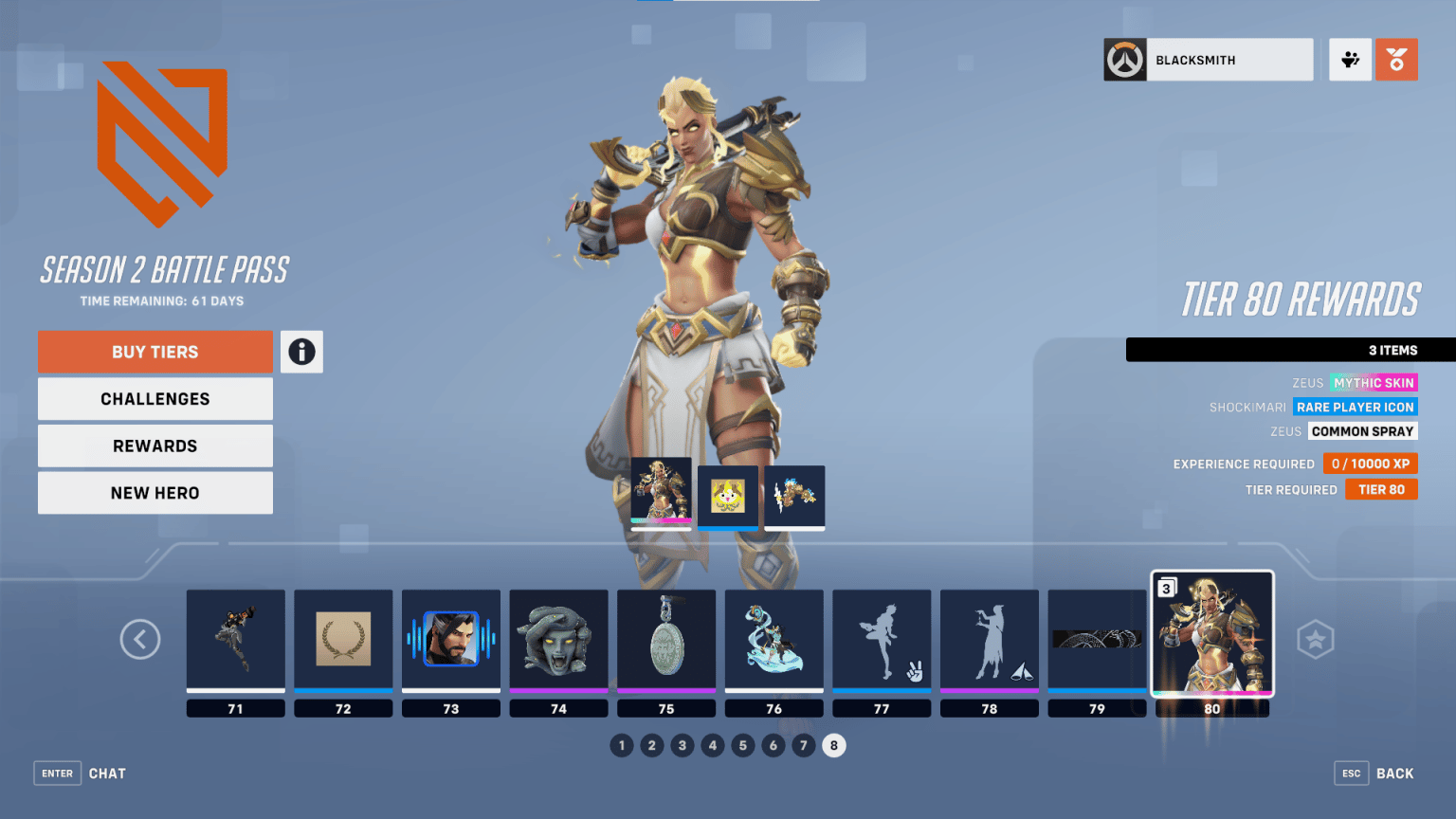Open the Blacksmith player profile avatar
The height and width of the screenshot is (819, 1456).
coord(1124,59)
